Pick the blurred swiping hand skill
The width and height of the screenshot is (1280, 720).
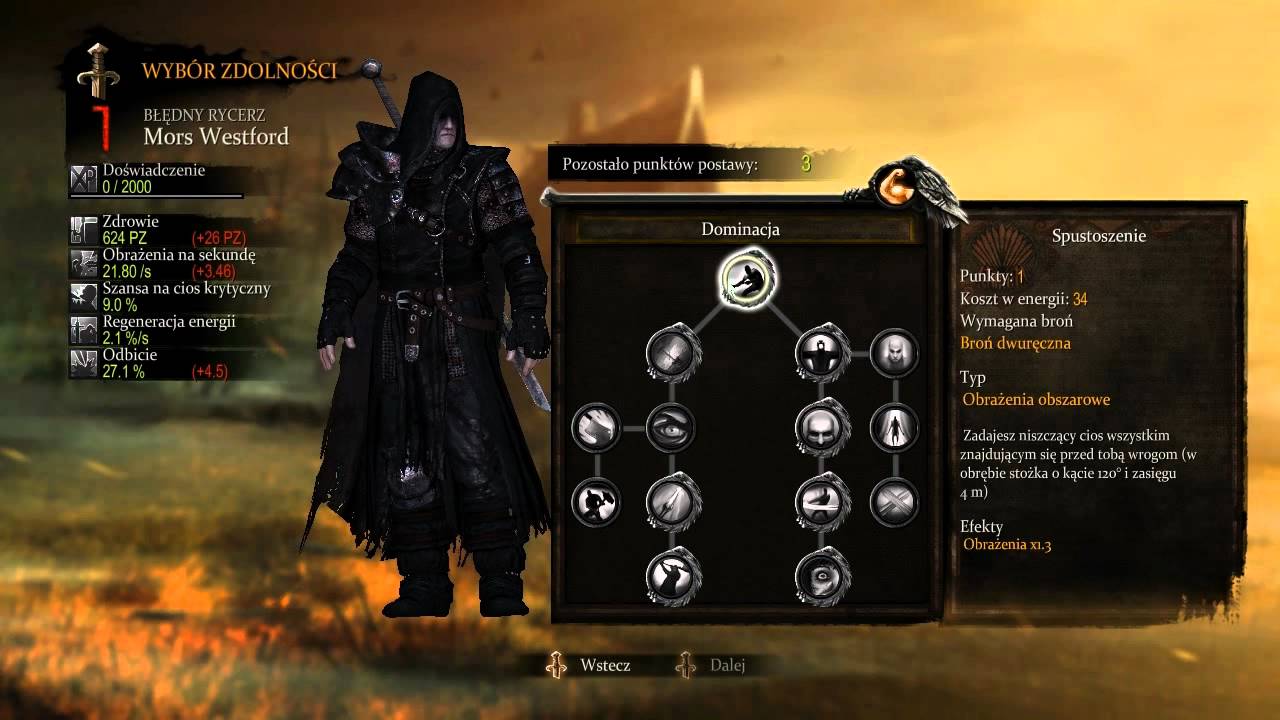pos(597,427)
